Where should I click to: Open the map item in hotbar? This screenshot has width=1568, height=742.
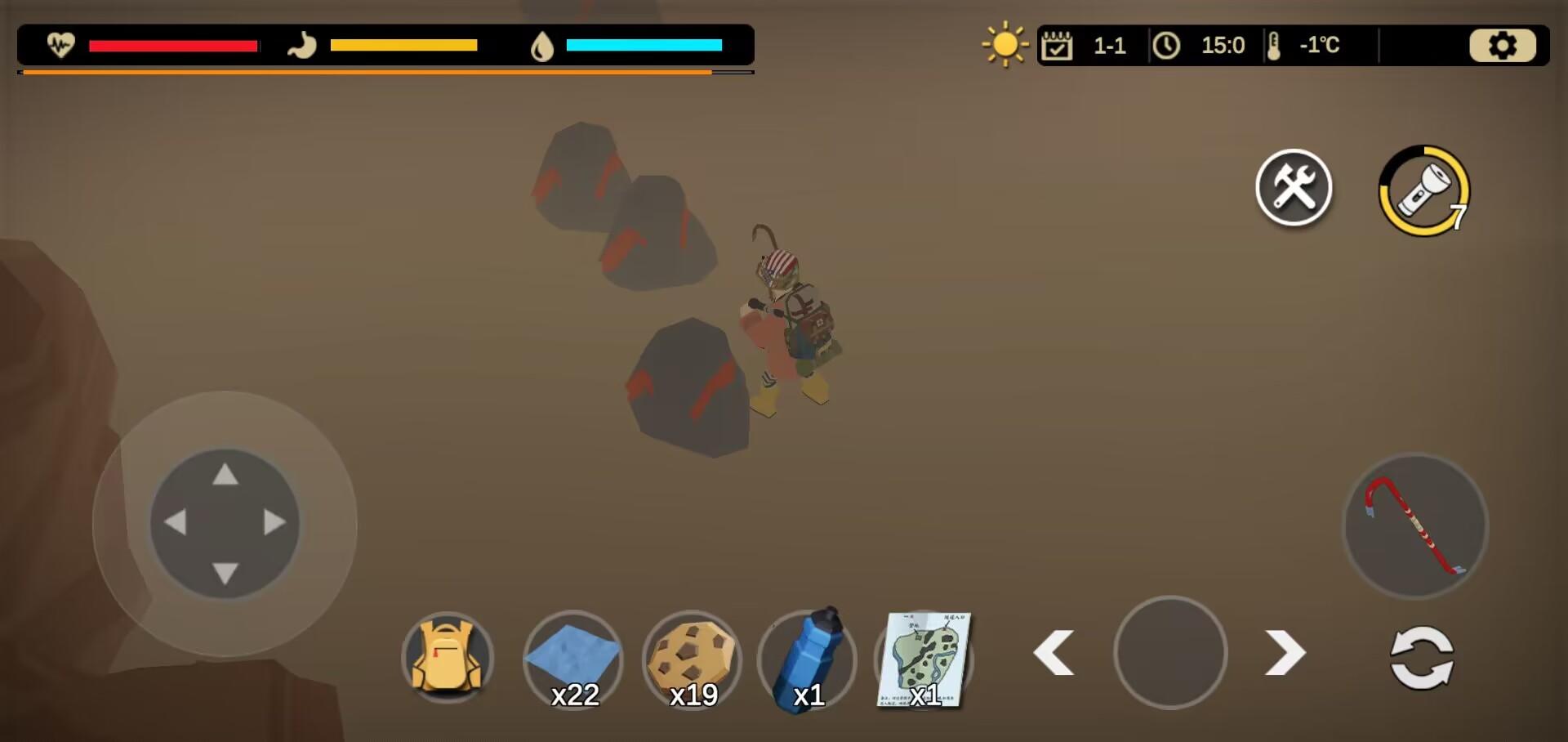[x=924, y=659]
